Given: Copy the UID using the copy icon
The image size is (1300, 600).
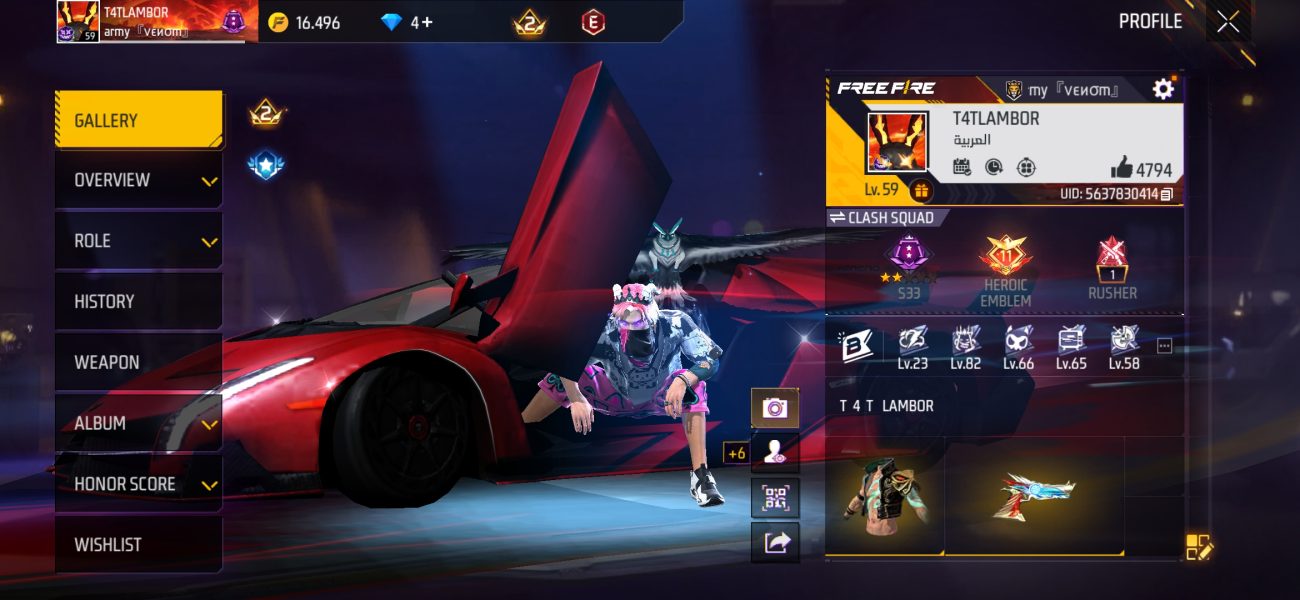Looking at the screenshot, I should pos(1166,194).
